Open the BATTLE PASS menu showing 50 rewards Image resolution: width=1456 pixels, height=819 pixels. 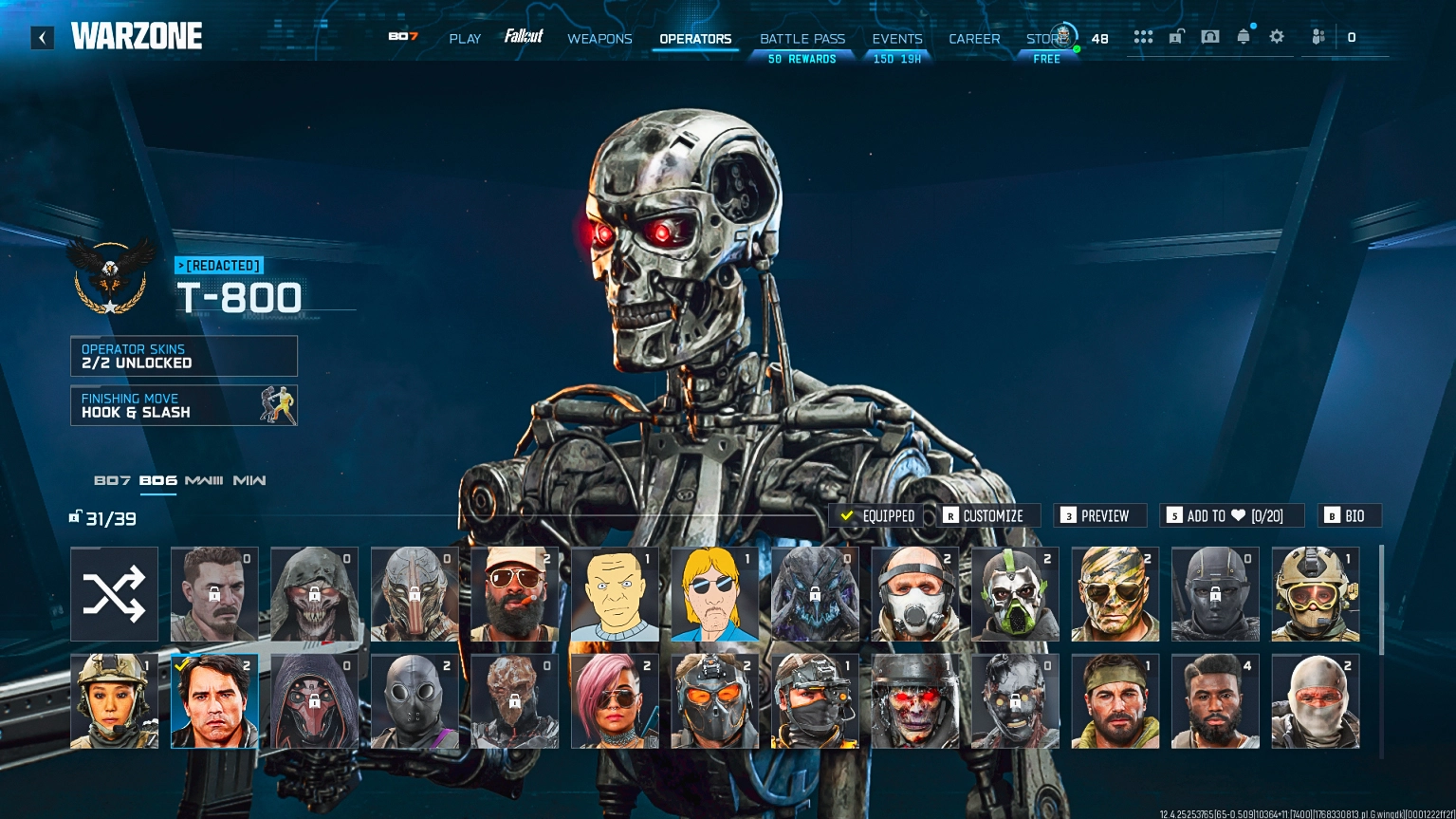802,39
